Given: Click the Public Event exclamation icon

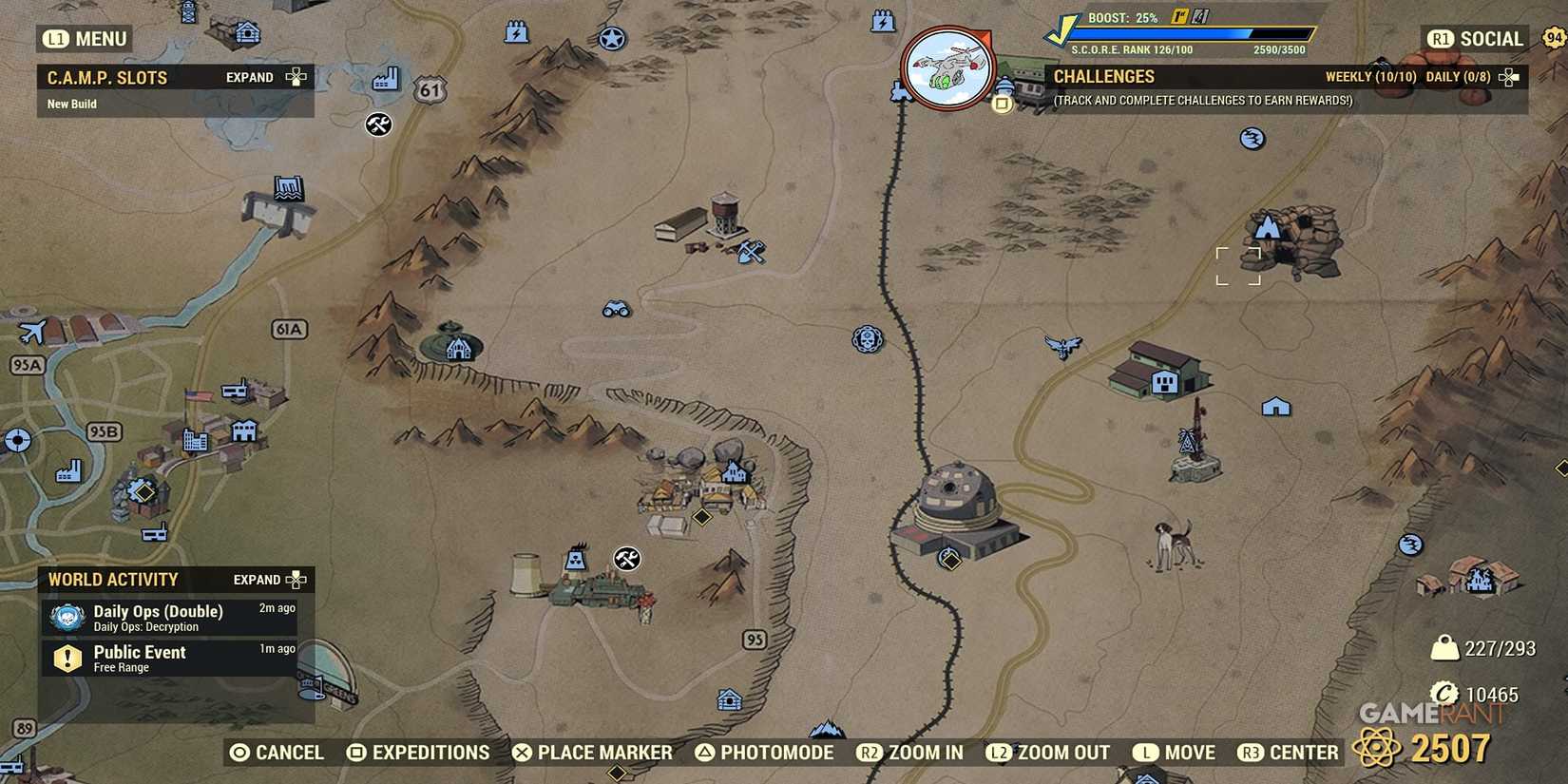Looking at the screenshot, I should click(x=66, y=657).
